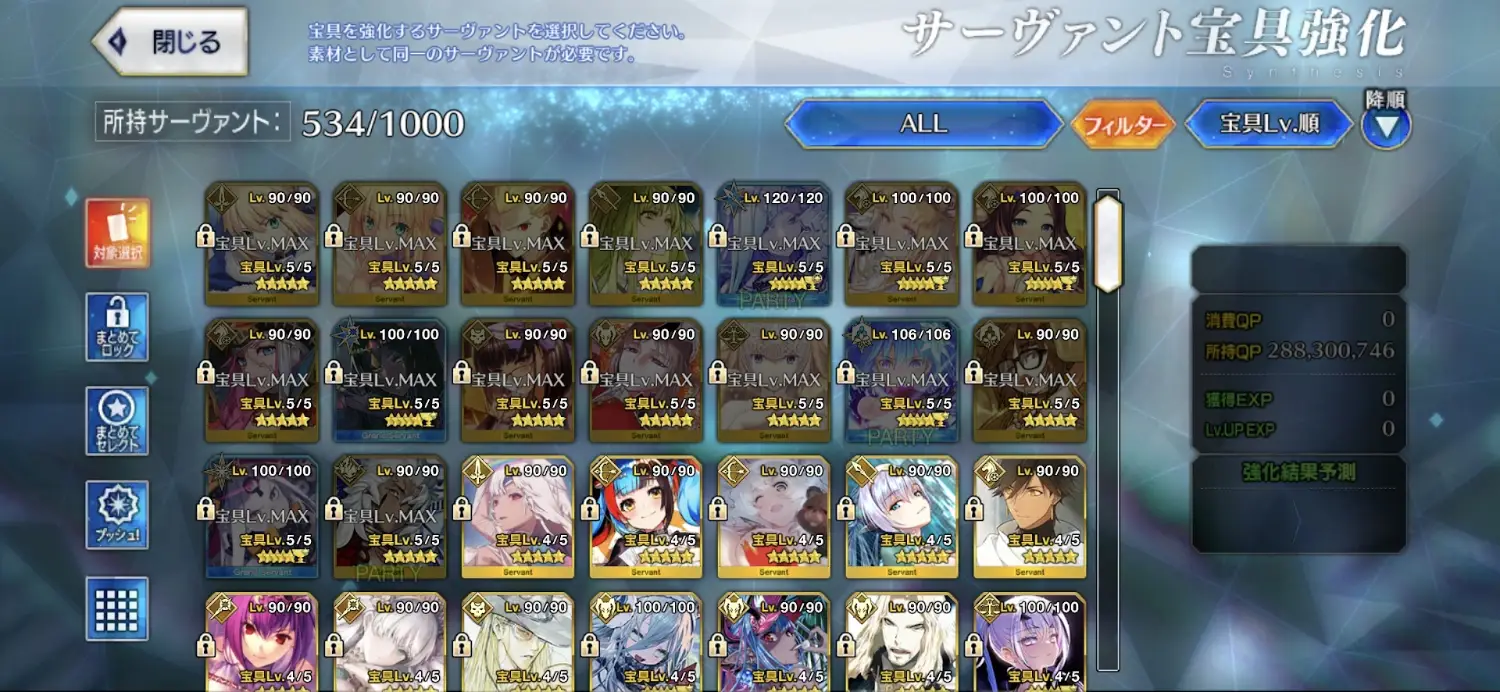This screenshot has width=1500, height=692.
Task: Open the ALL class selector
Action: tap(923, 124)
